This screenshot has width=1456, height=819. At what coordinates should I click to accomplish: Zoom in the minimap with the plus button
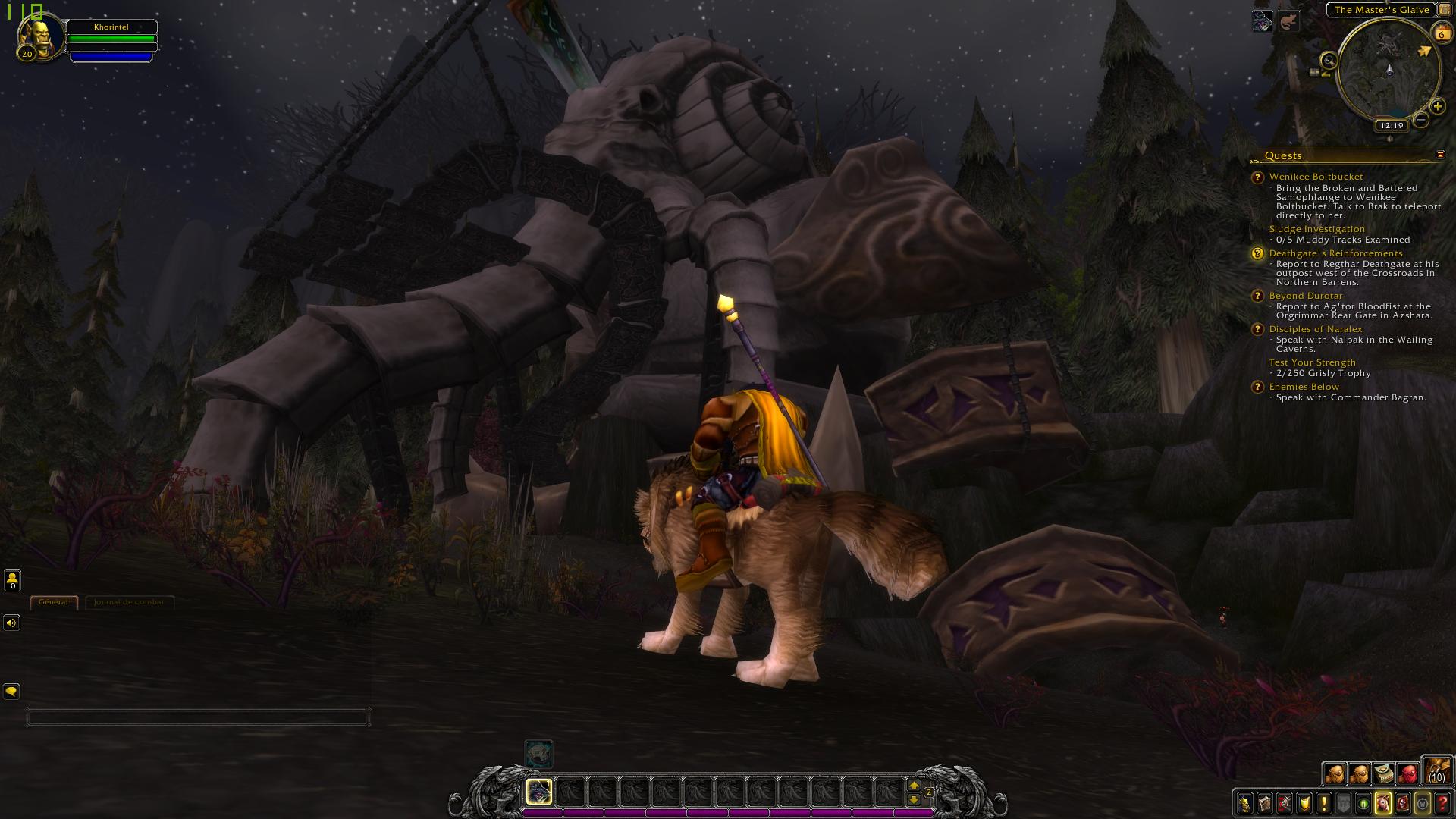pos(1437,106)
